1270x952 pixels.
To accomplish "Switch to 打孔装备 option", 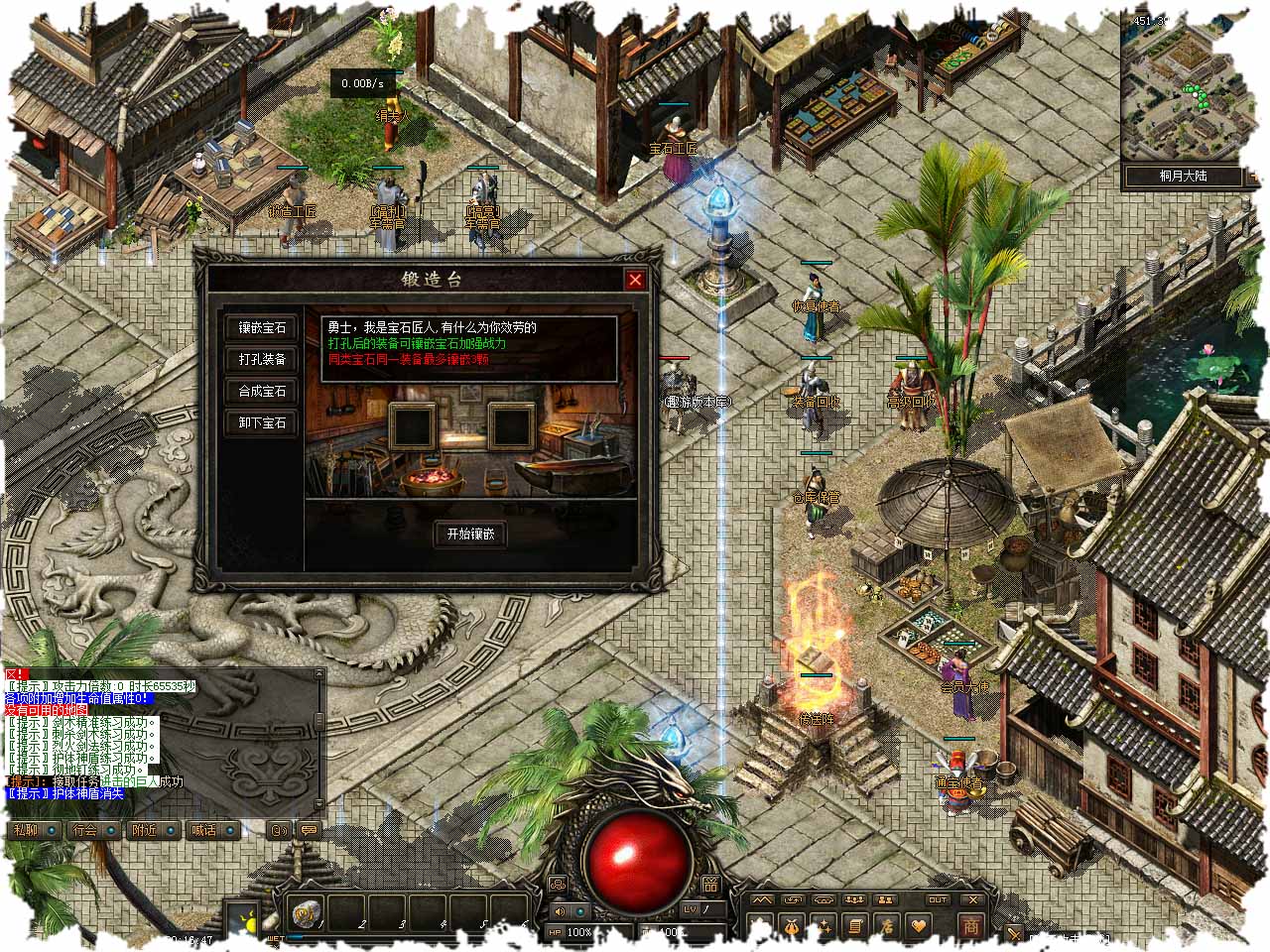I will 262,359.
